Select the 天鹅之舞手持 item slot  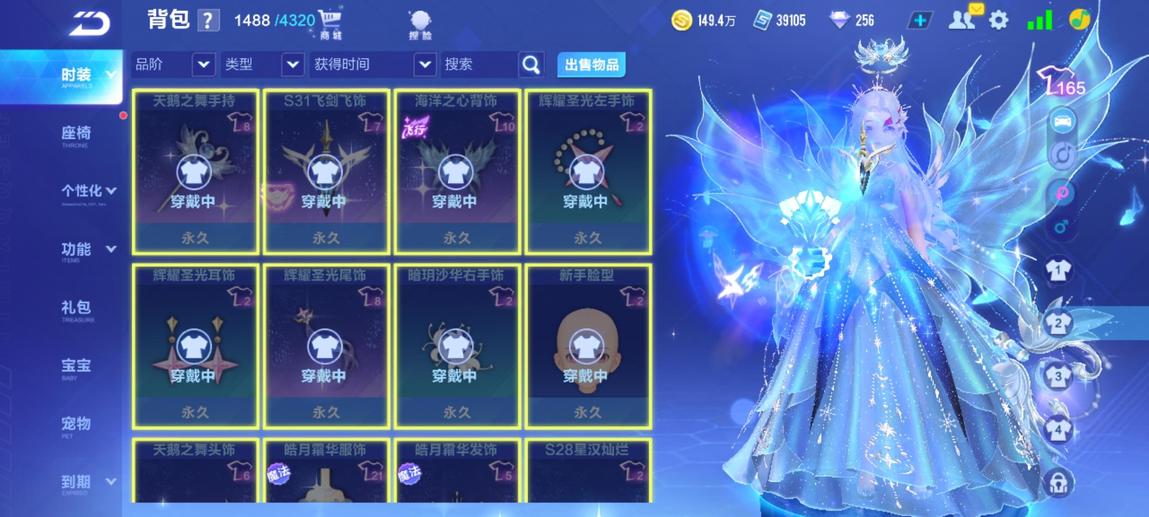pos(195,171)
